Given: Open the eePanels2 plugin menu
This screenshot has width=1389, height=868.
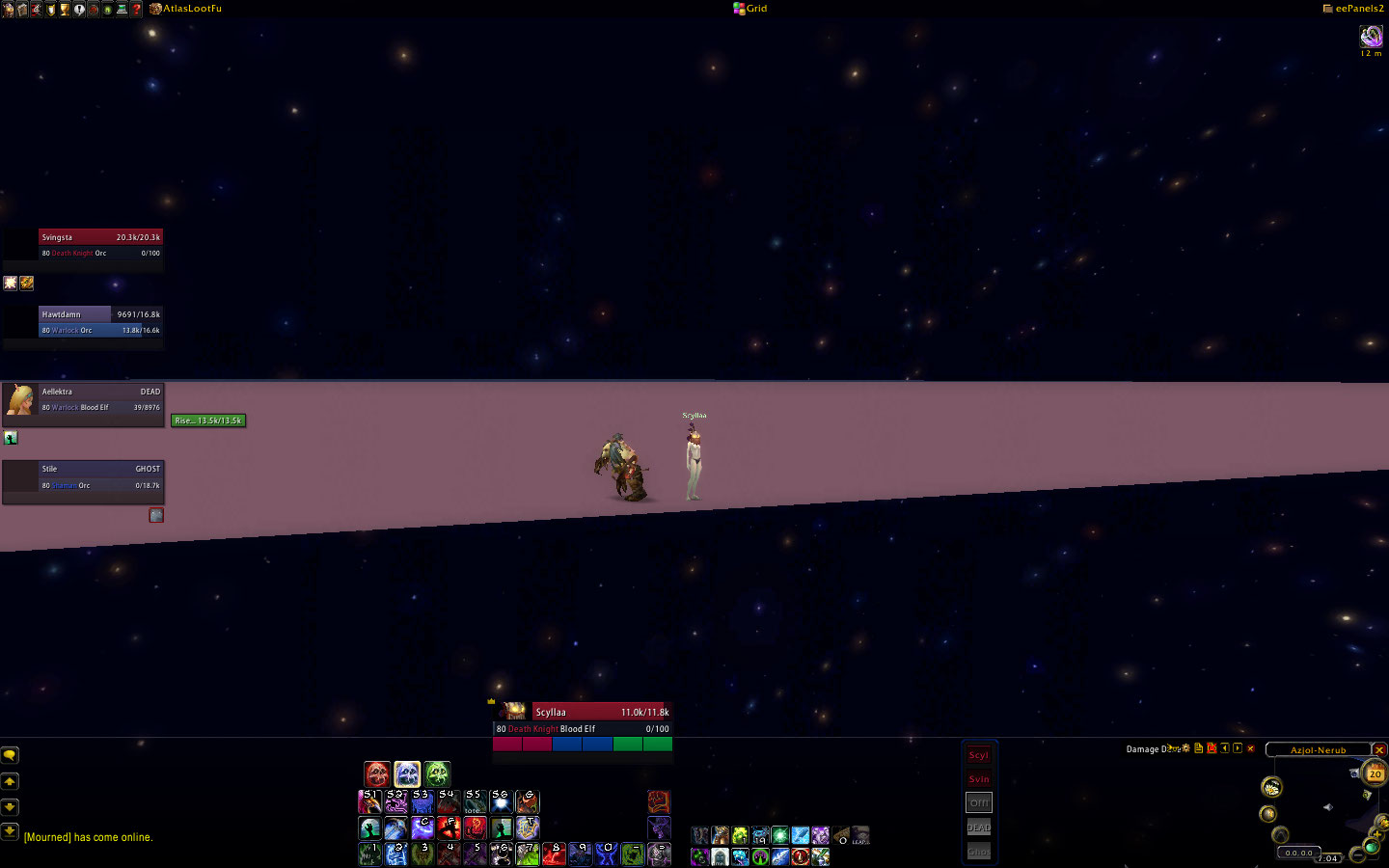Looking at the screenshot, I should click(x=1353, y=9).
